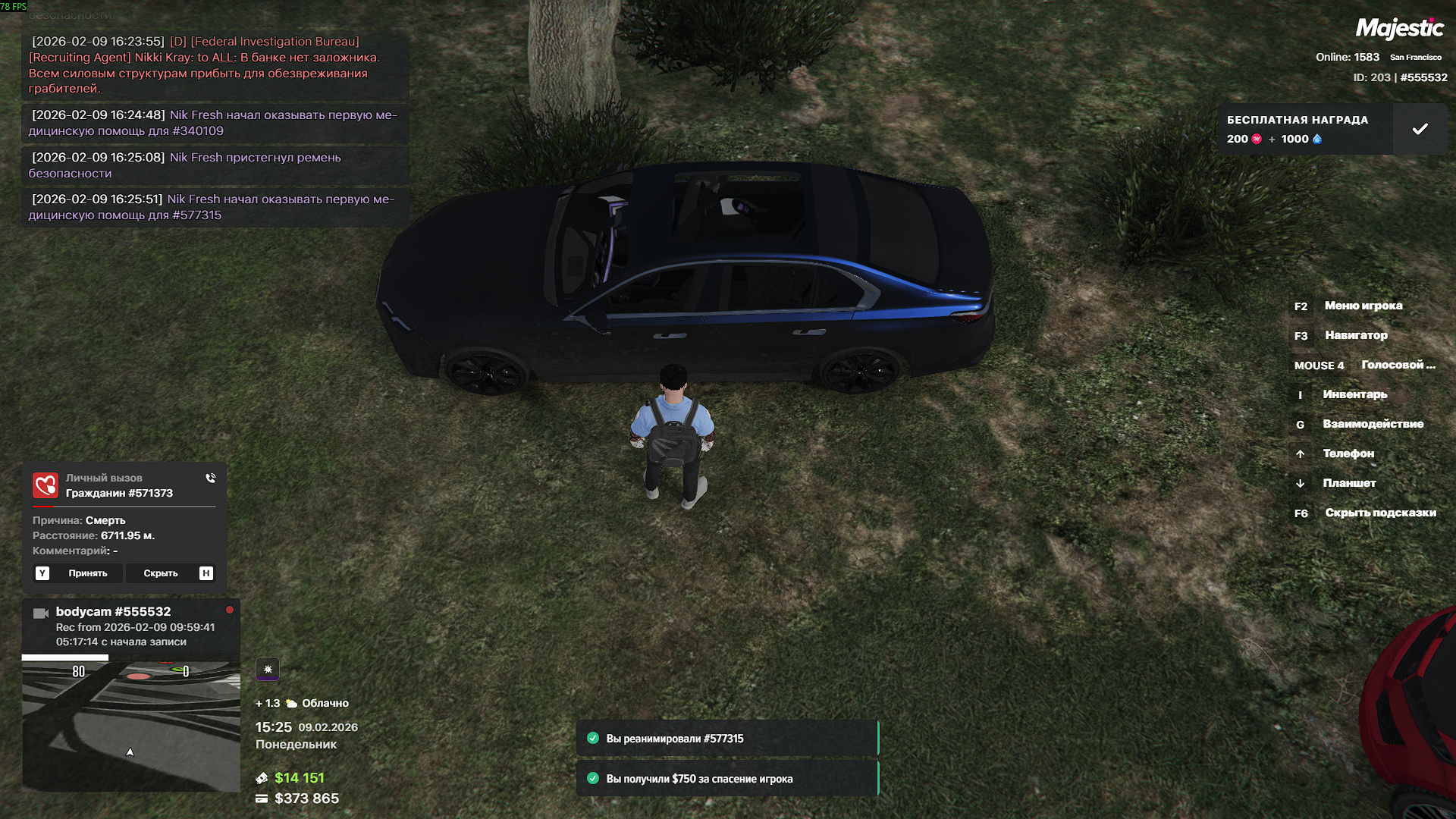This screenshot has width=1456, height=819.
Task: Claim the free reward checkmark
Action: 1420,130
